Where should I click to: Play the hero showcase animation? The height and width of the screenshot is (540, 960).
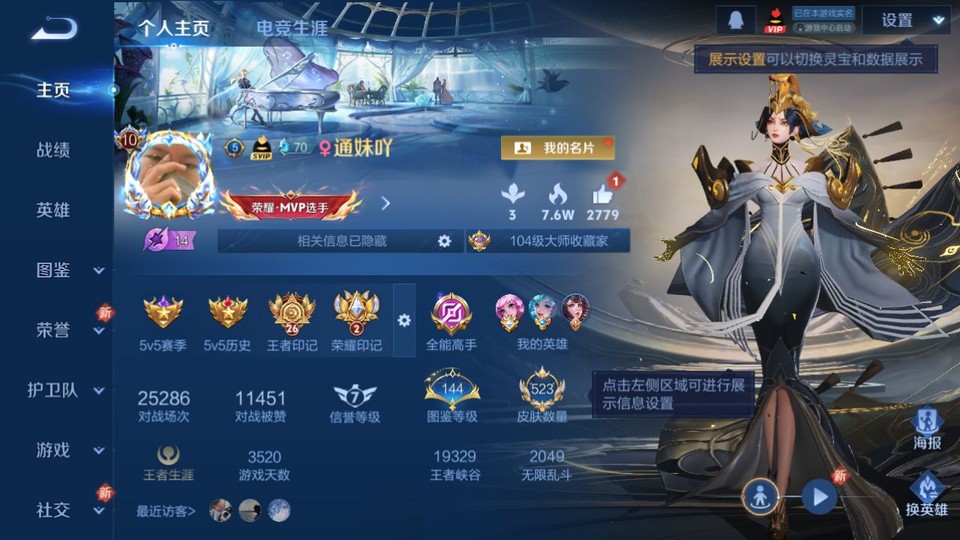point(820,496)
